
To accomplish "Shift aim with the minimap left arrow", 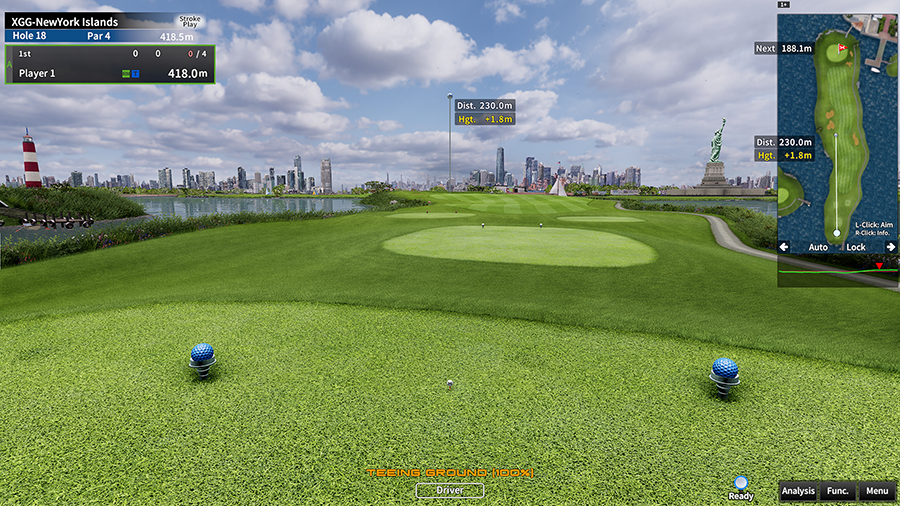I will 784,246.
